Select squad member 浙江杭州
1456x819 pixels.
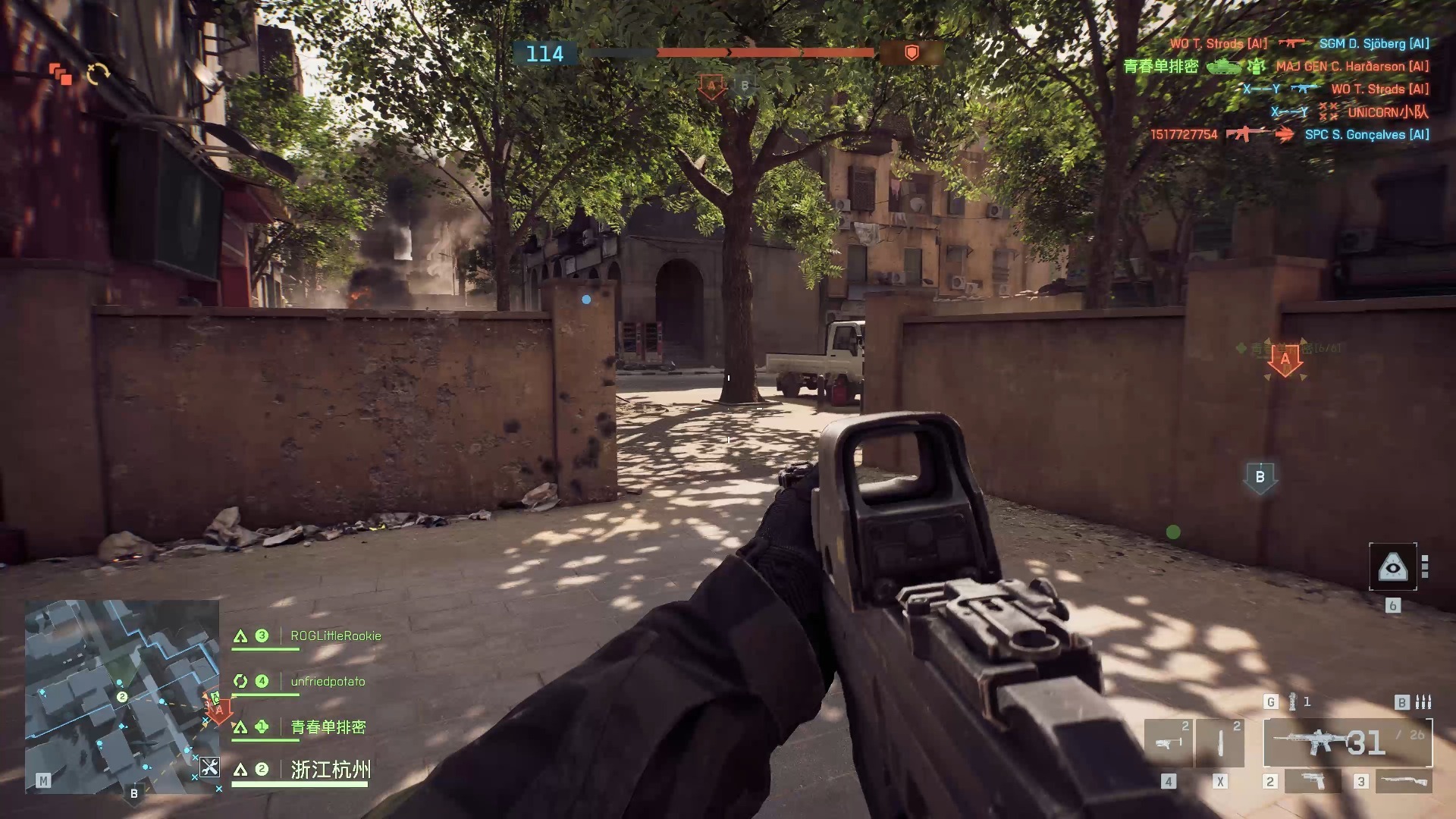click(331, 770)
